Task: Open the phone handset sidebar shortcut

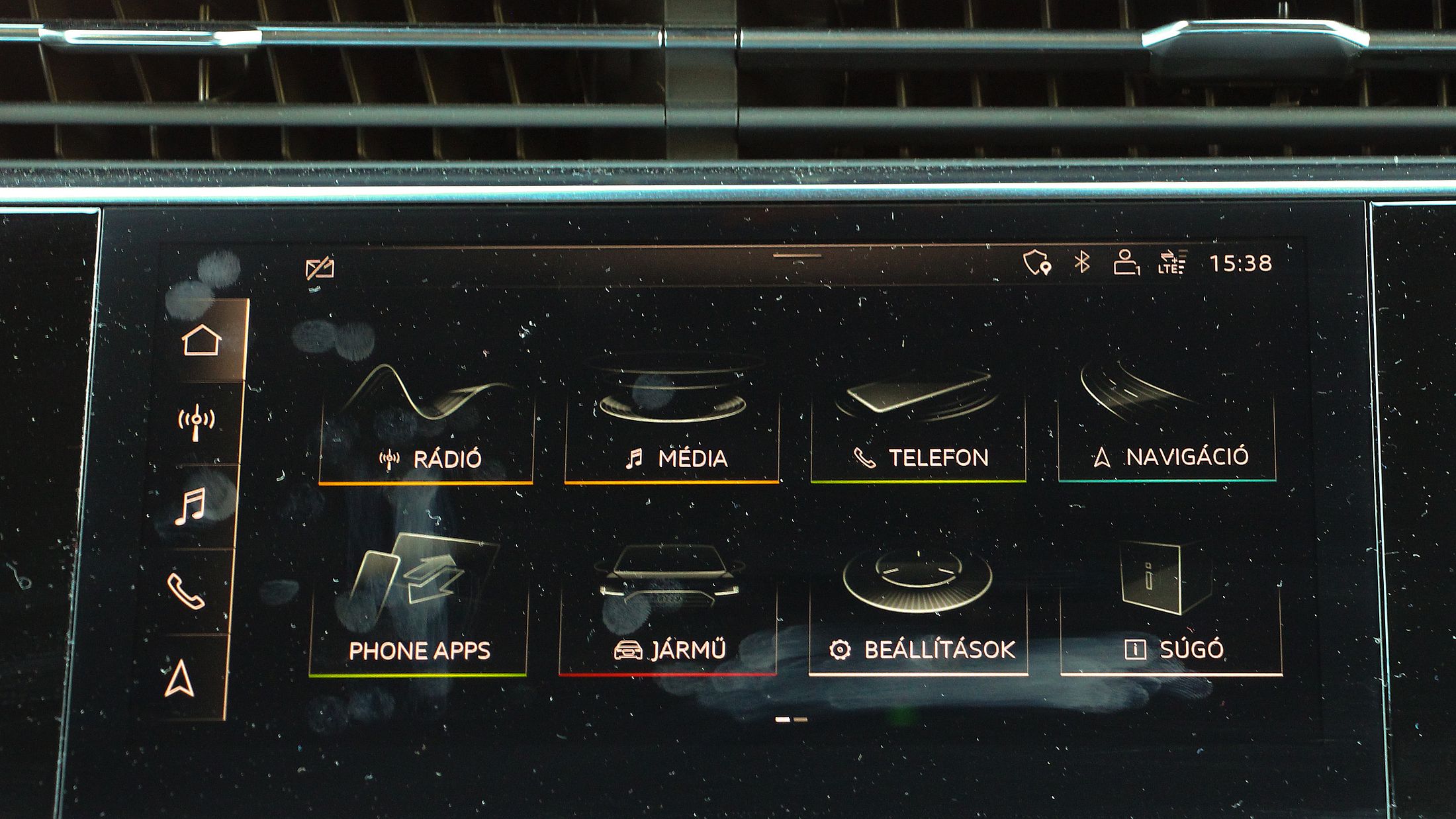Action: point(186,591)
